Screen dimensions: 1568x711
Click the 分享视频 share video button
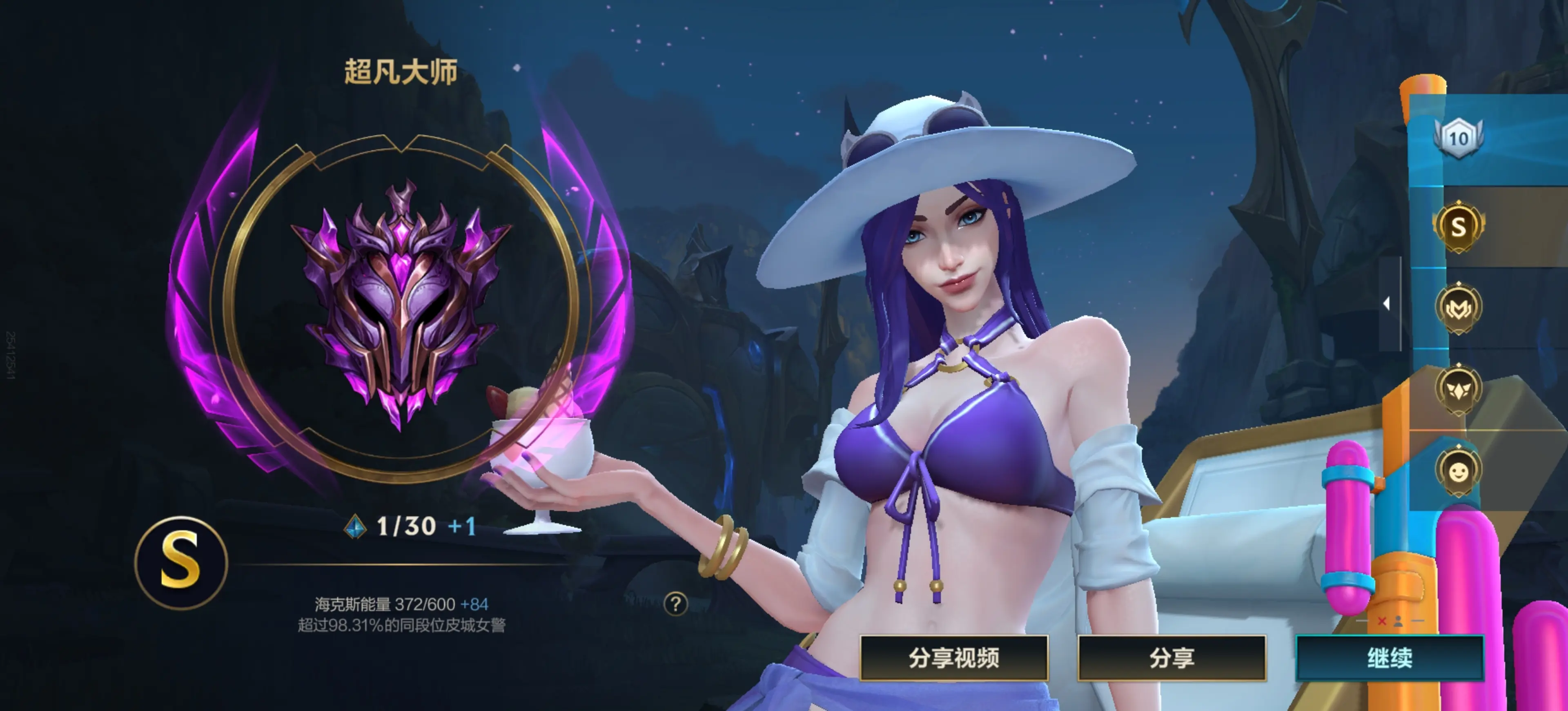(x=953, y=658)
